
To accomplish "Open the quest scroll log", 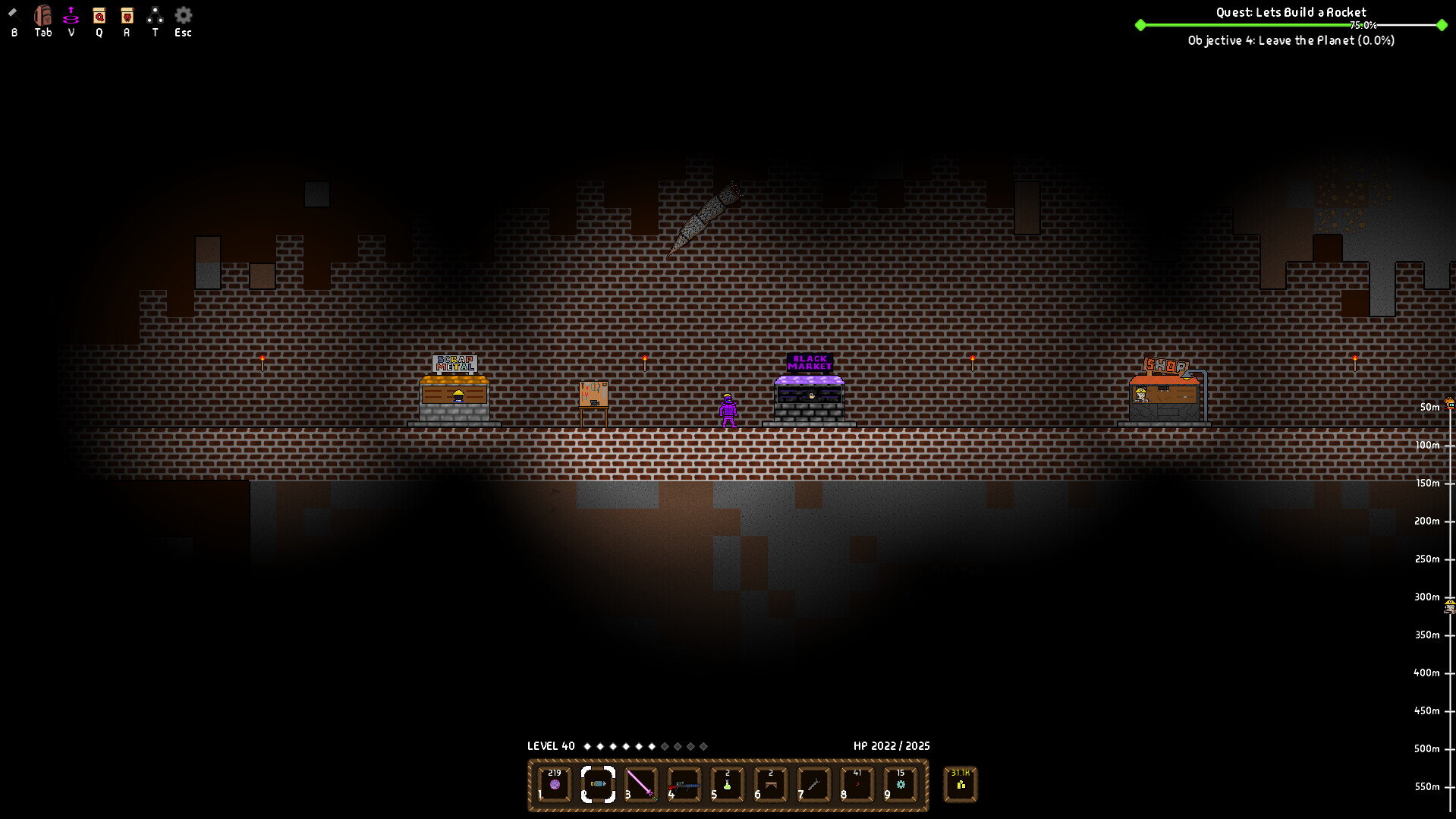I will pyautogui.click(x=99, y=15).
